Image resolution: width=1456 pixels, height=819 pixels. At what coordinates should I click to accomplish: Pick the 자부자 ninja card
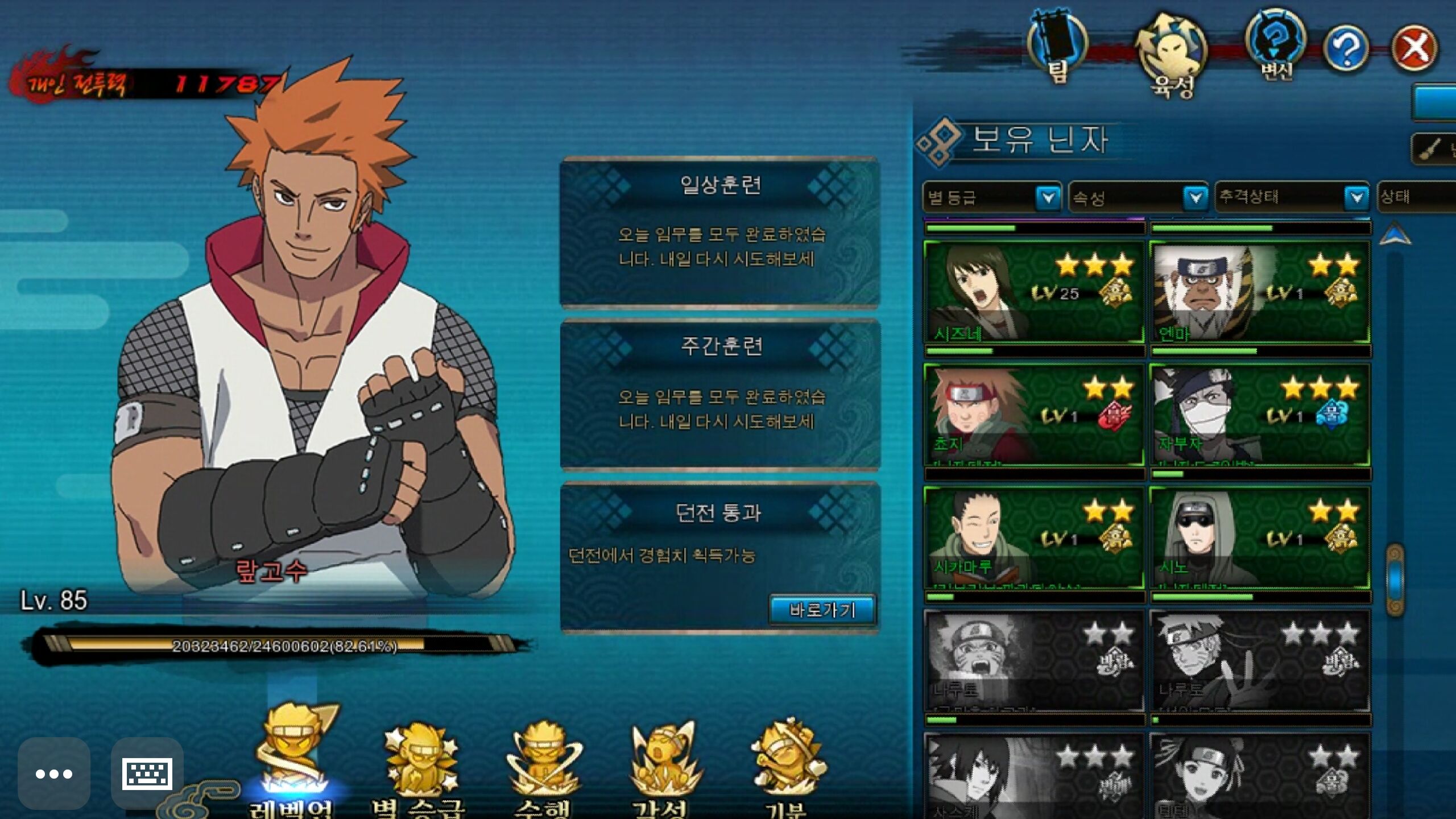[1259, 415]
